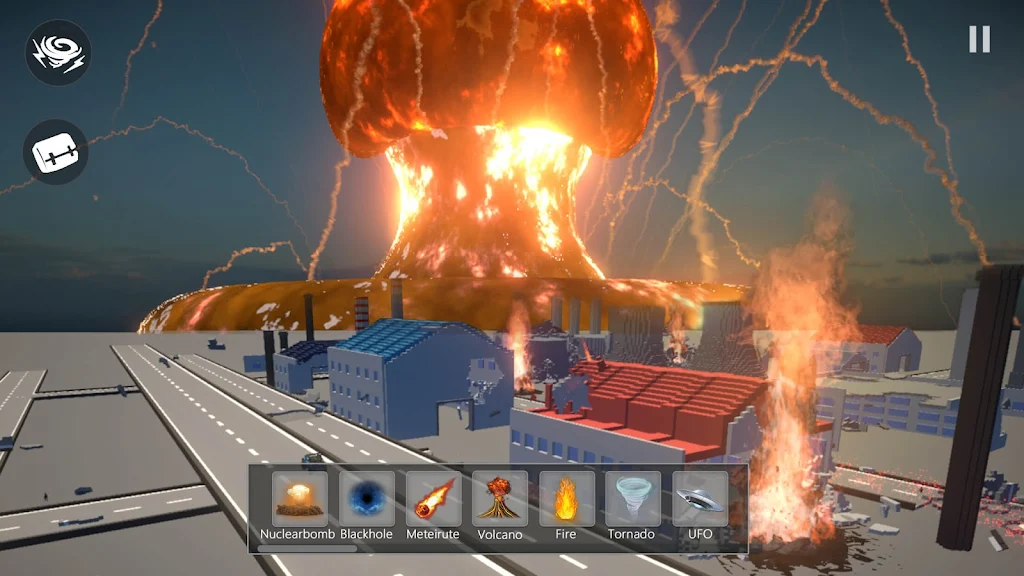This screenshot has width=1024, height=576.
Task: Click the round storm and lightning button
Action: point(58,53)
